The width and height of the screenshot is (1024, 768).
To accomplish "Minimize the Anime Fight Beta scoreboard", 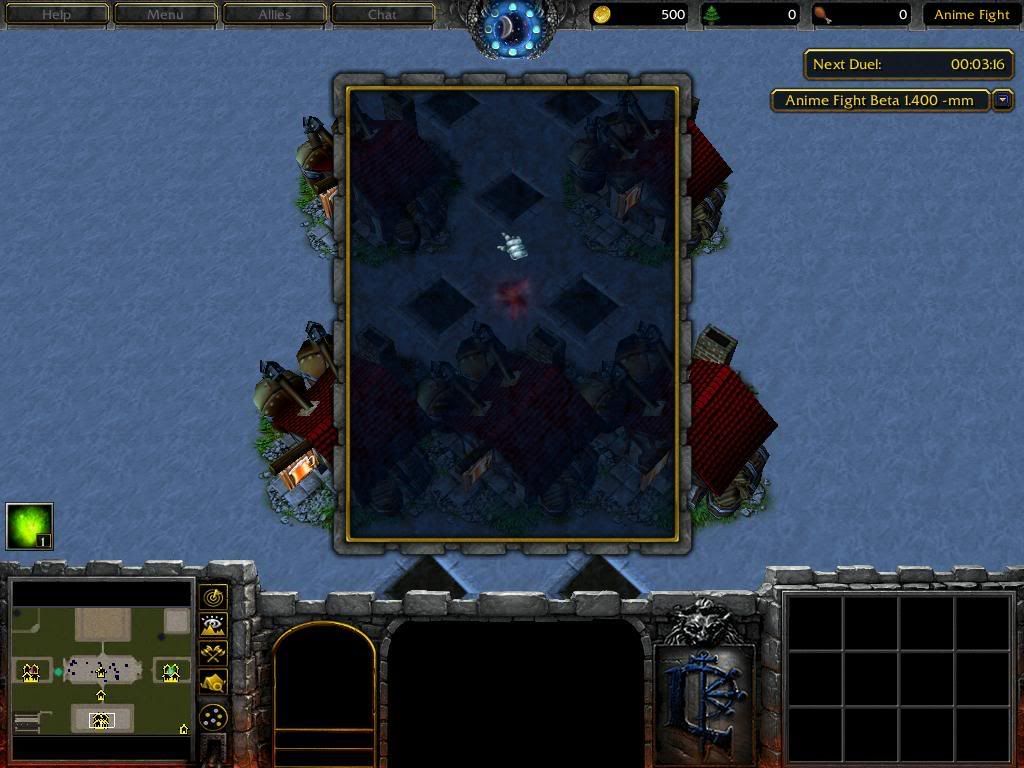I will pos(1003,100).
